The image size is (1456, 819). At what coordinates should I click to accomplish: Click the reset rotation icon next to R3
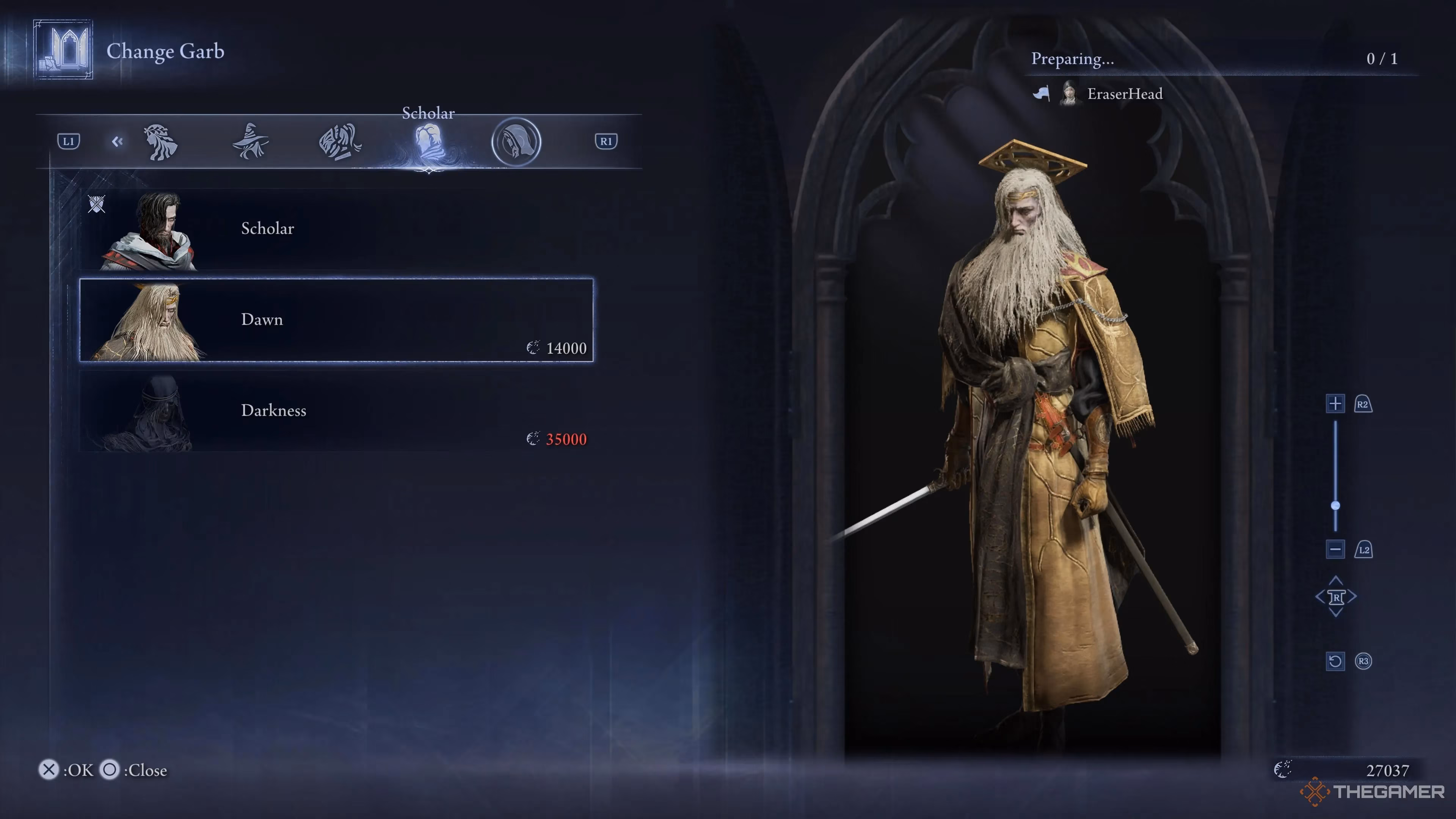pyautogui.click(x=1335, y=661)
